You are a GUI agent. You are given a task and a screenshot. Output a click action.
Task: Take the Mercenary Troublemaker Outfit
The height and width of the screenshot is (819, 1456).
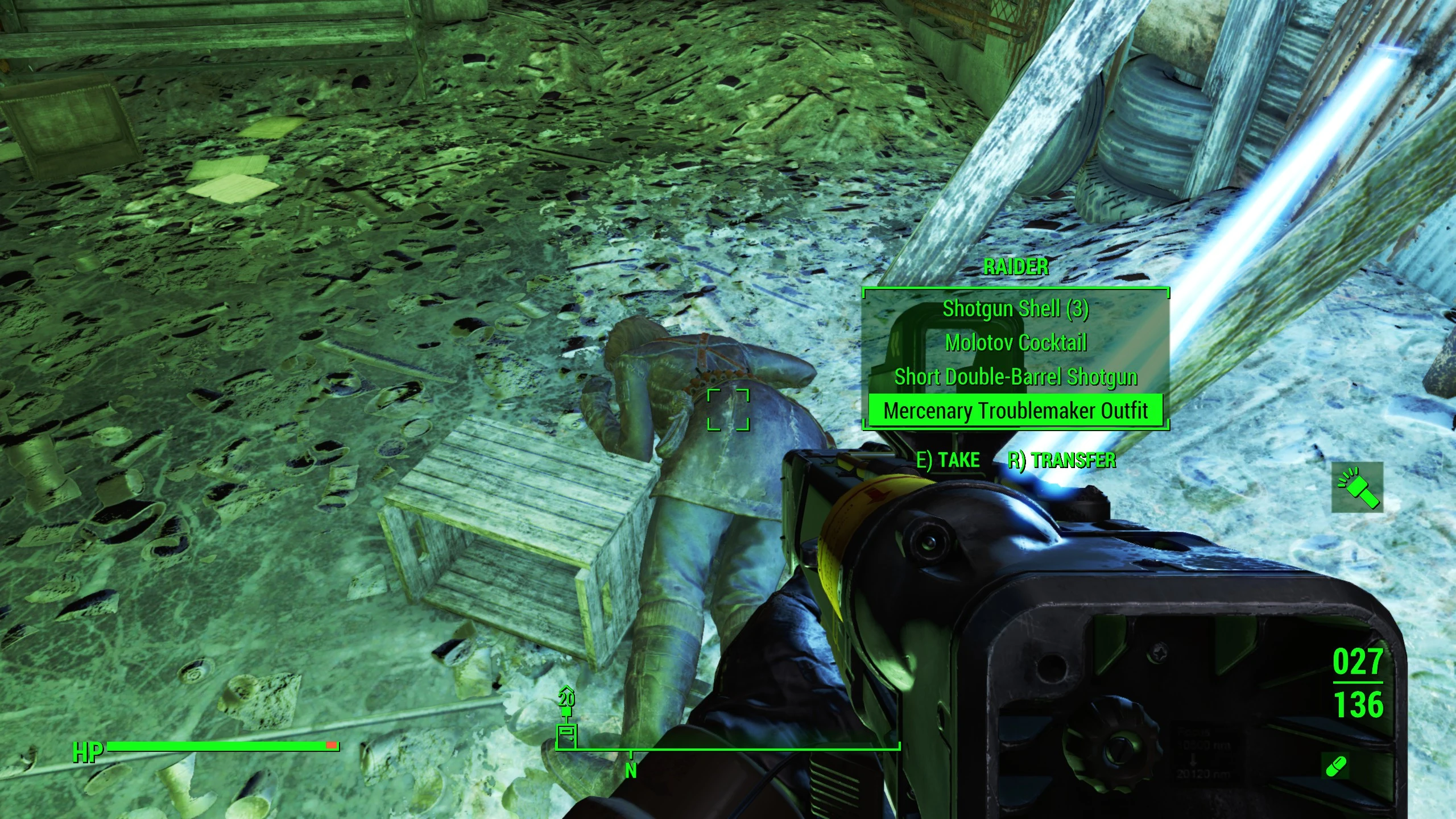coord(1016,411)
